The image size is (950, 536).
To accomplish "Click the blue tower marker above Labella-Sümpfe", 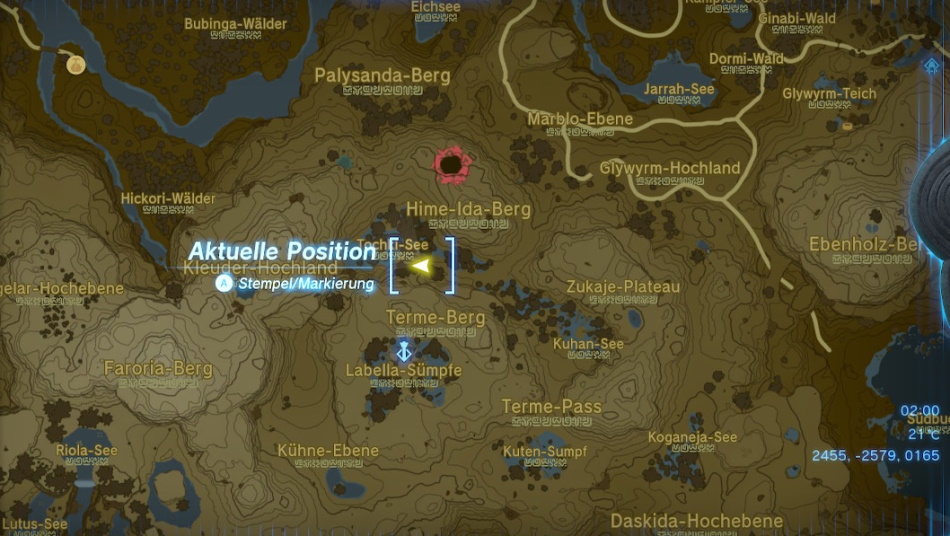I will (x=404, y=351).
